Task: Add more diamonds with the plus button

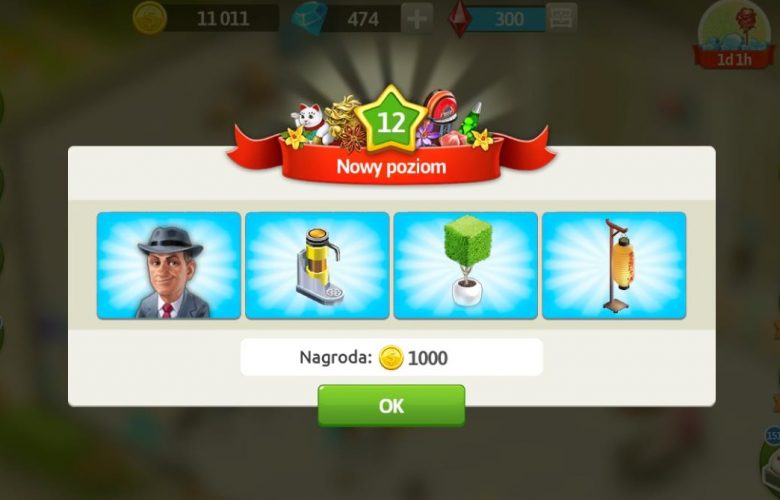Action: [417, 18]
